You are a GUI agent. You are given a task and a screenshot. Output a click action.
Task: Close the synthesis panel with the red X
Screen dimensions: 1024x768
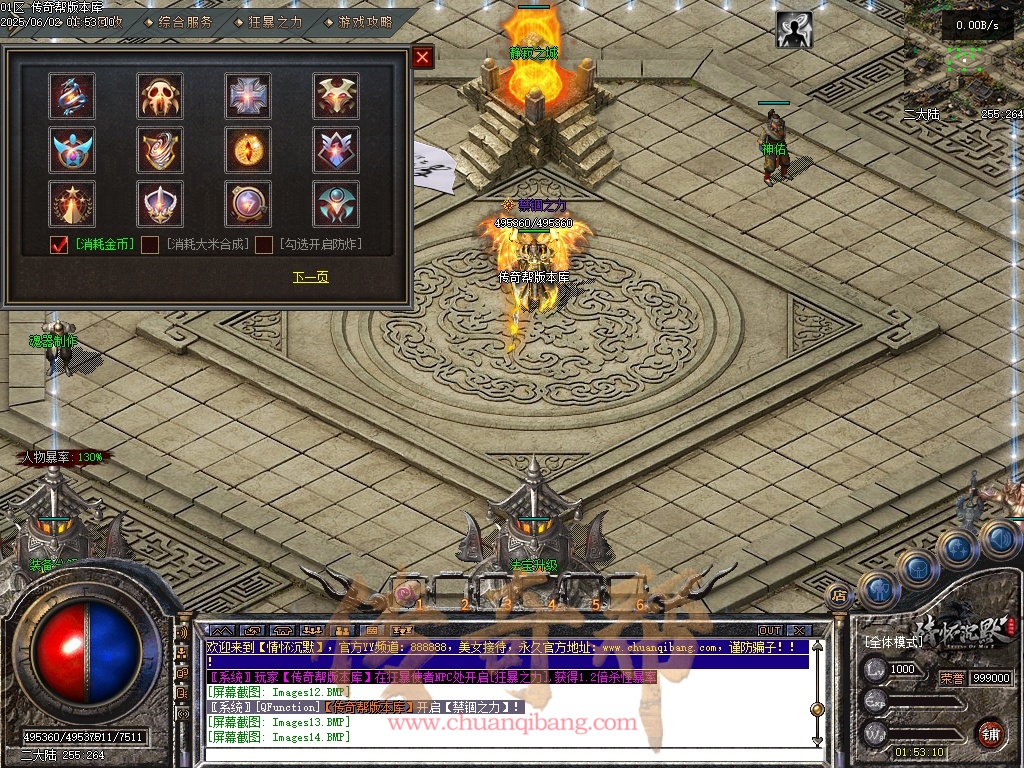tap(423, 58)
